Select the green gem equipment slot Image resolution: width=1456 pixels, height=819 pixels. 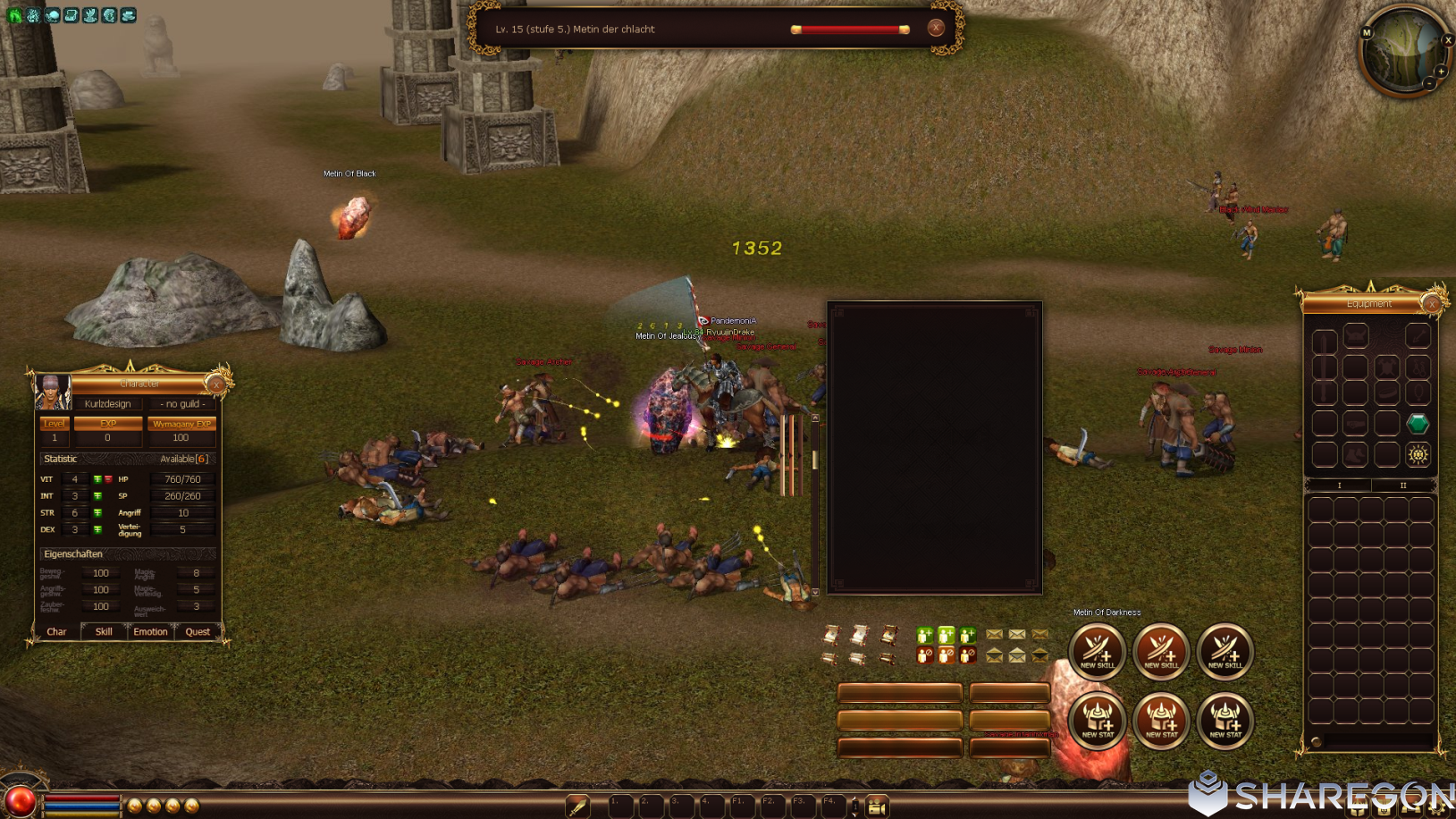(1417, 423)
